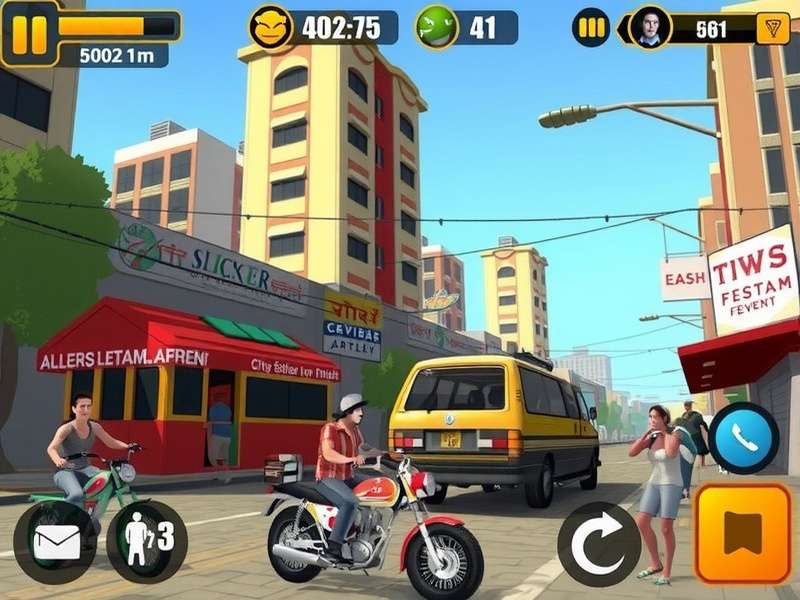Click the small yellow bars icon
The width and height of the screenshot is (800, 600).
tap(591, 28)
